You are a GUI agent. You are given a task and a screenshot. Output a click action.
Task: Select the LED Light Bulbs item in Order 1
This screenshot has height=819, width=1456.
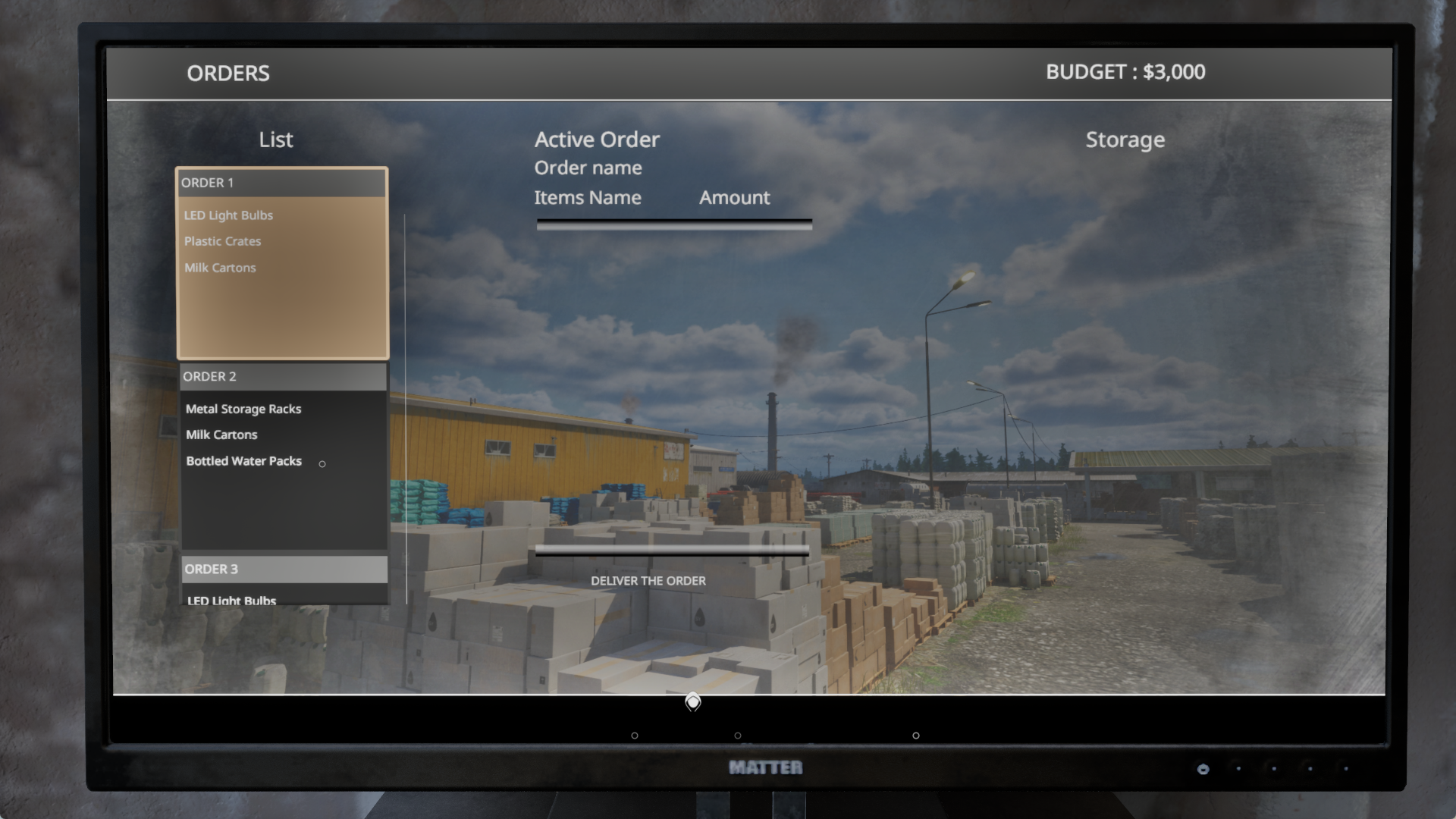[x=228, y=215]
